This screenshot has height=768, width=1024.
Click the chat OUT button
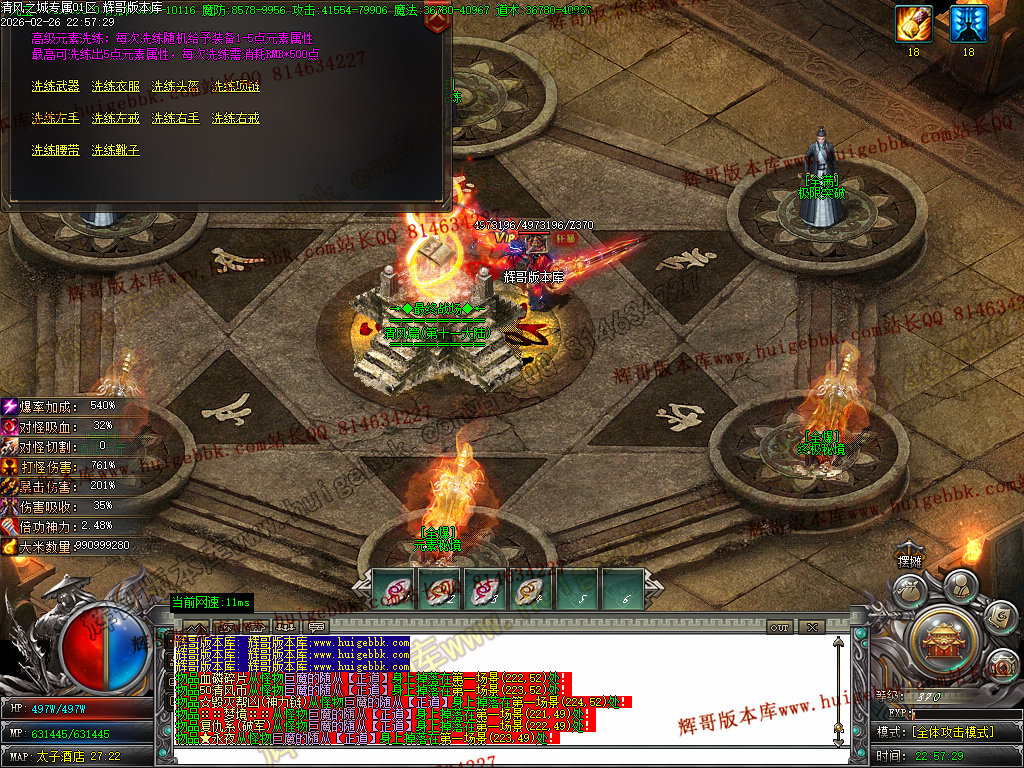[x=780, y=627]
